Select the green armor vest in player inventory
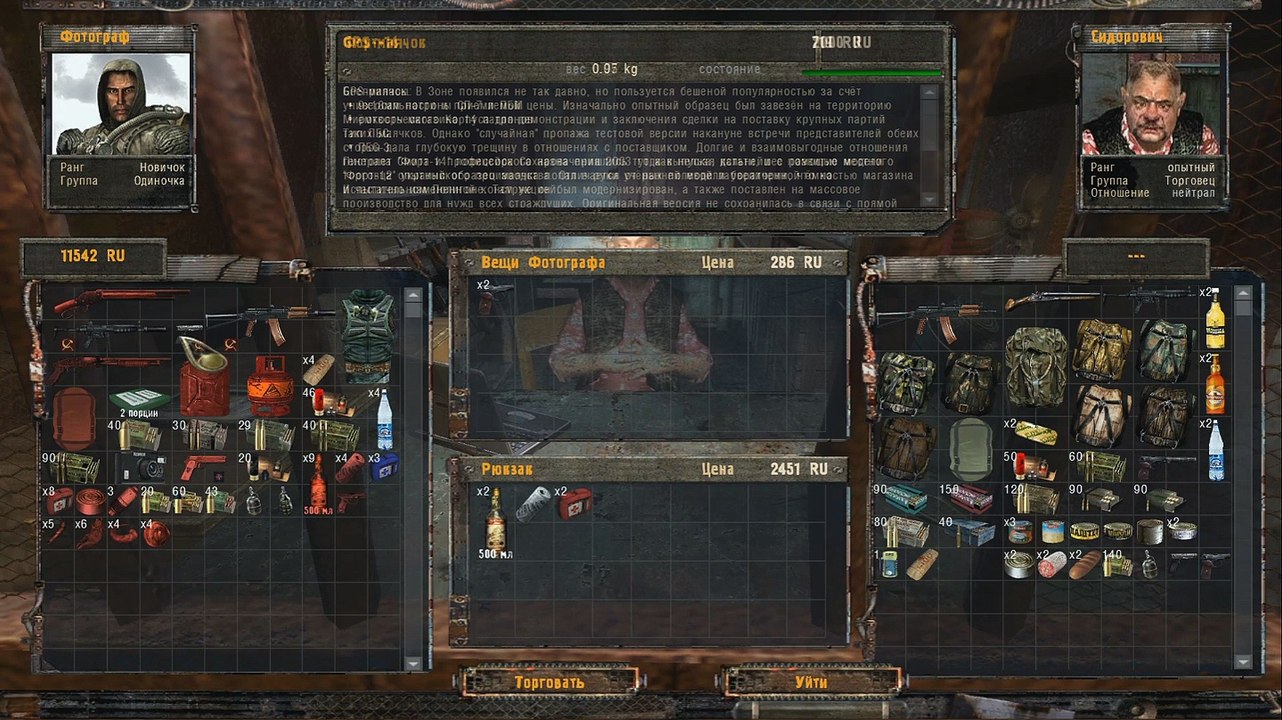1282x720 pixels. 366,336
